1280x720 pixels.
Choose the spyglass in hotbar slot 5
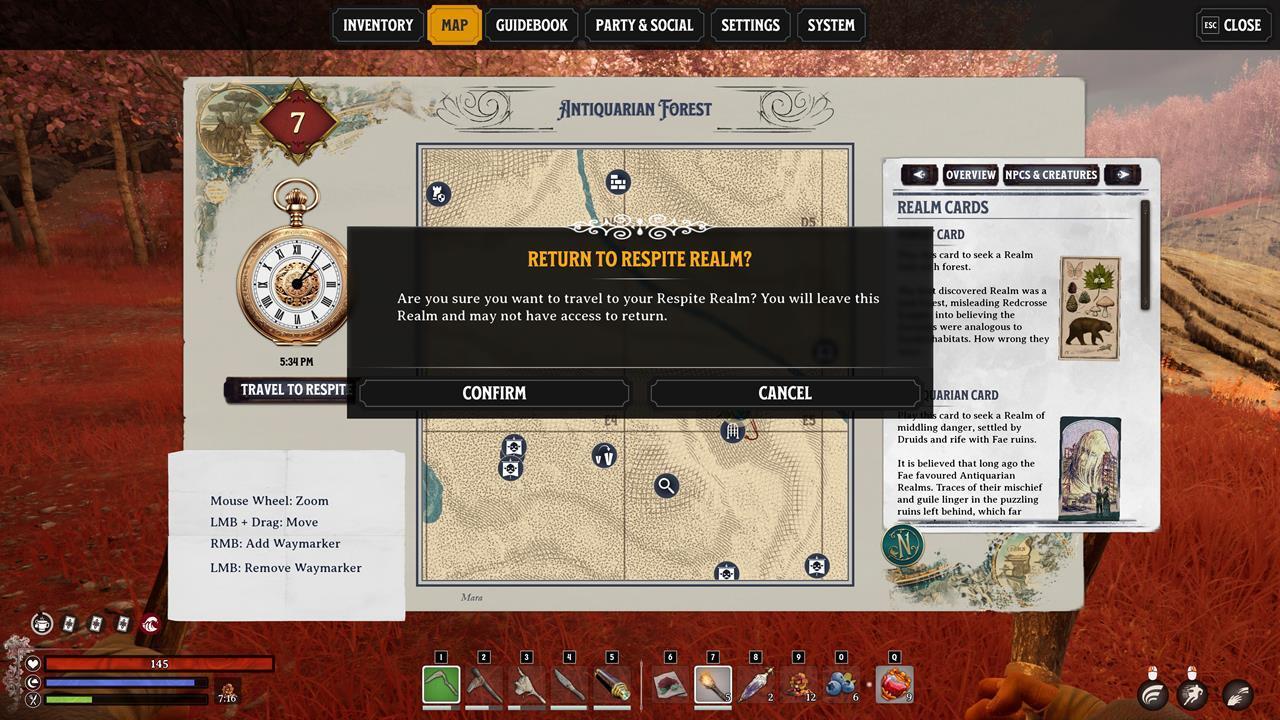click(x=612, y=685)
